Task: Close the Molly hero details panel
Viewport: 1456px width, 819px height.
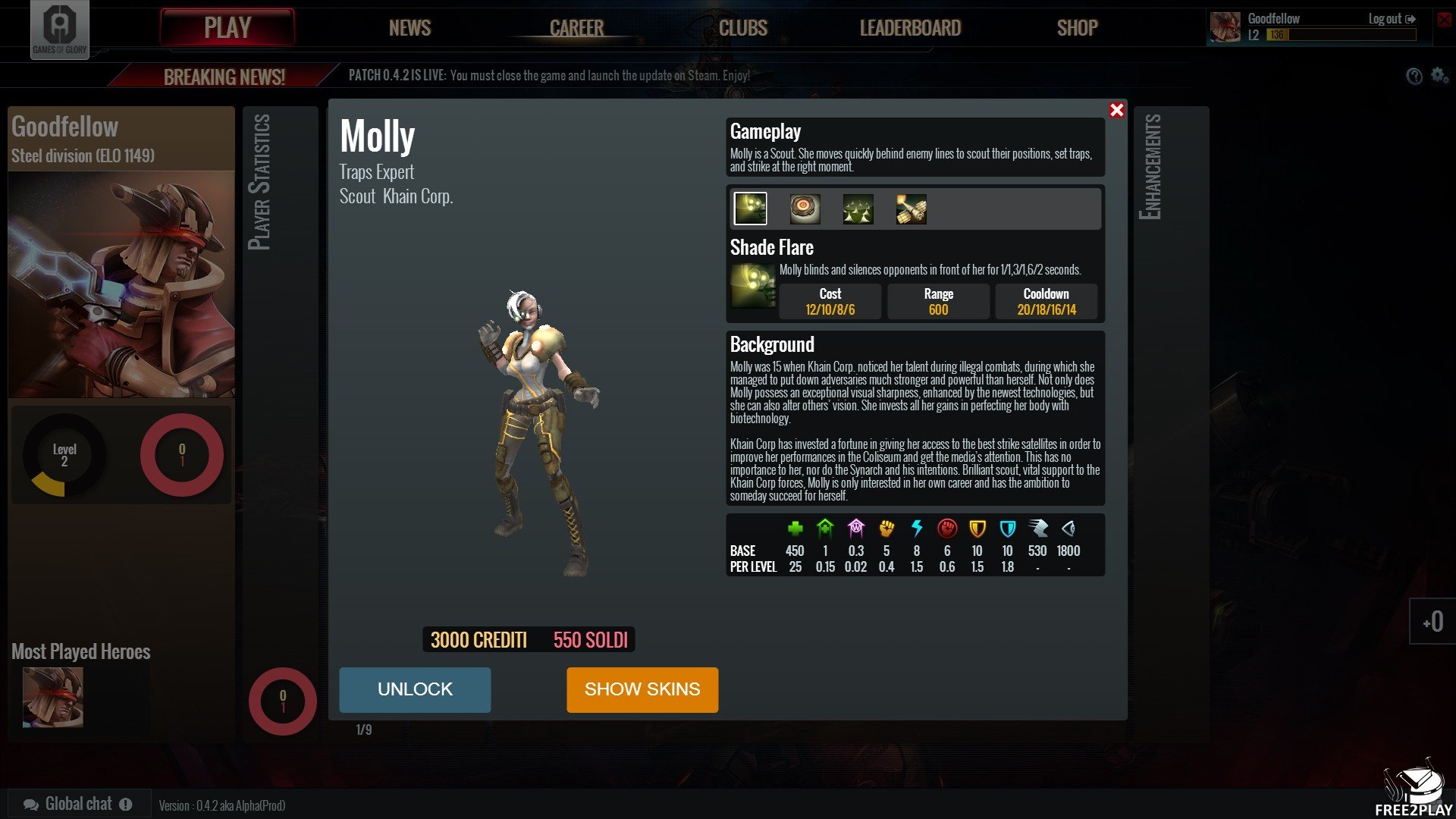Action: [x=1116, y=111]
